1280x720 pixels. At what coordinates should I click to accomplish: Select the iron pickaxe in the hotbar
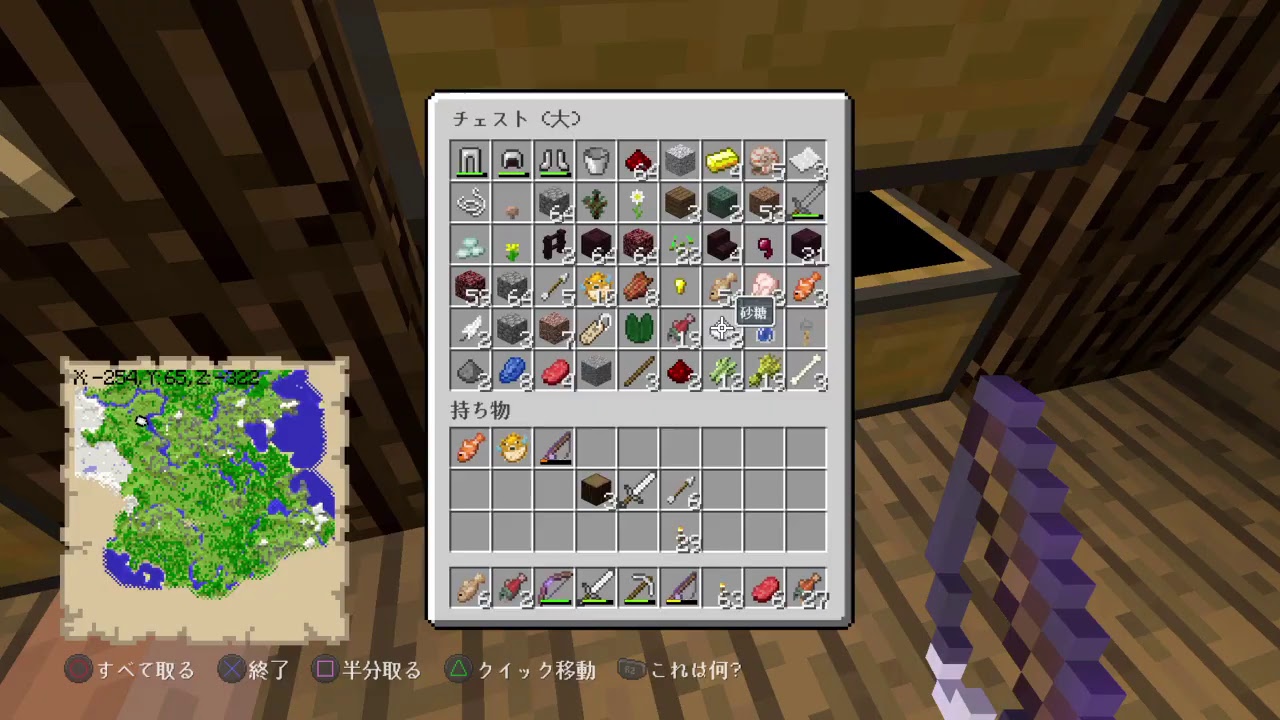coord(638,589)
